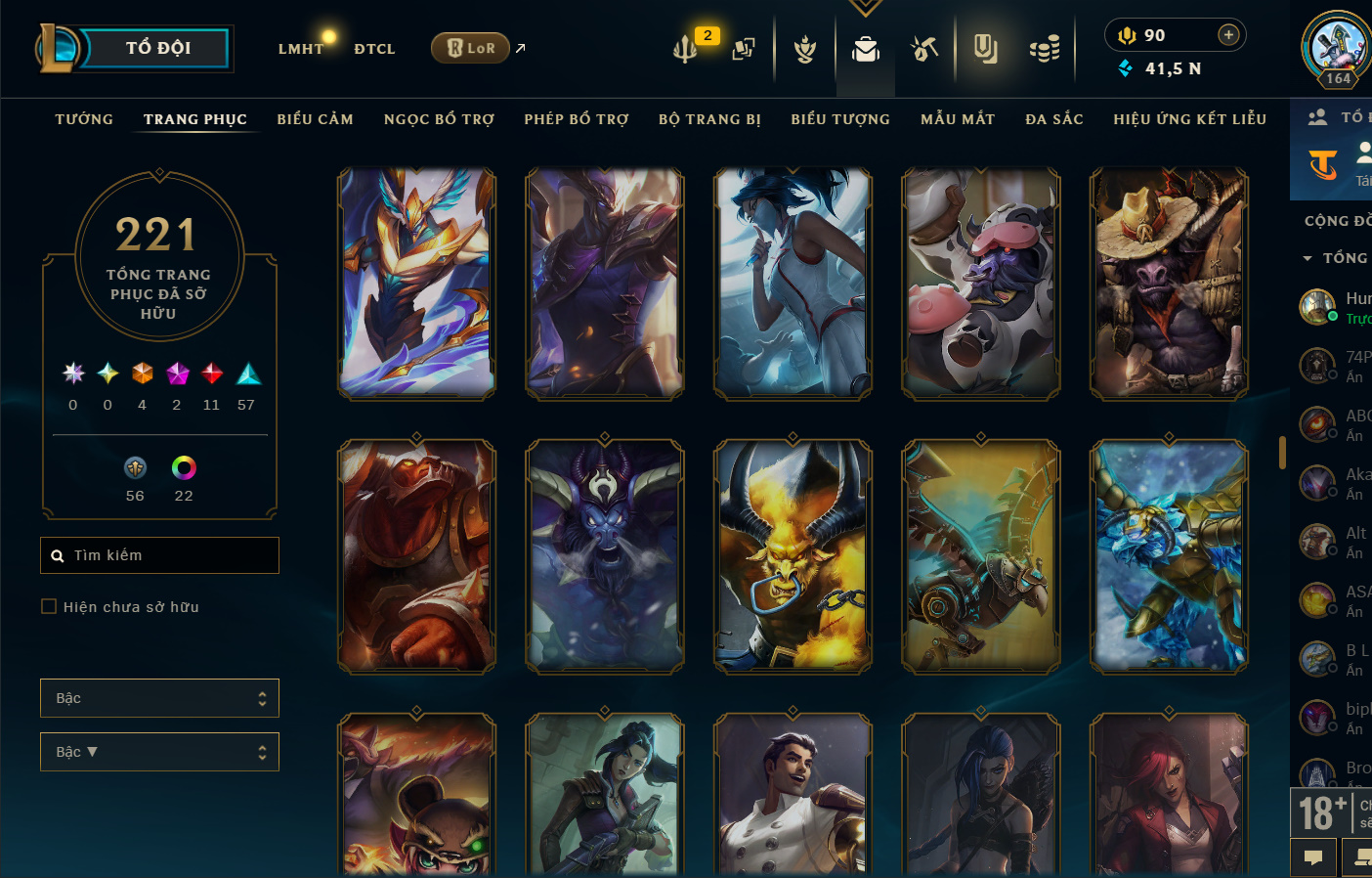
Task: Open the MẪU MẮT tab
Action: click(958, 119)
